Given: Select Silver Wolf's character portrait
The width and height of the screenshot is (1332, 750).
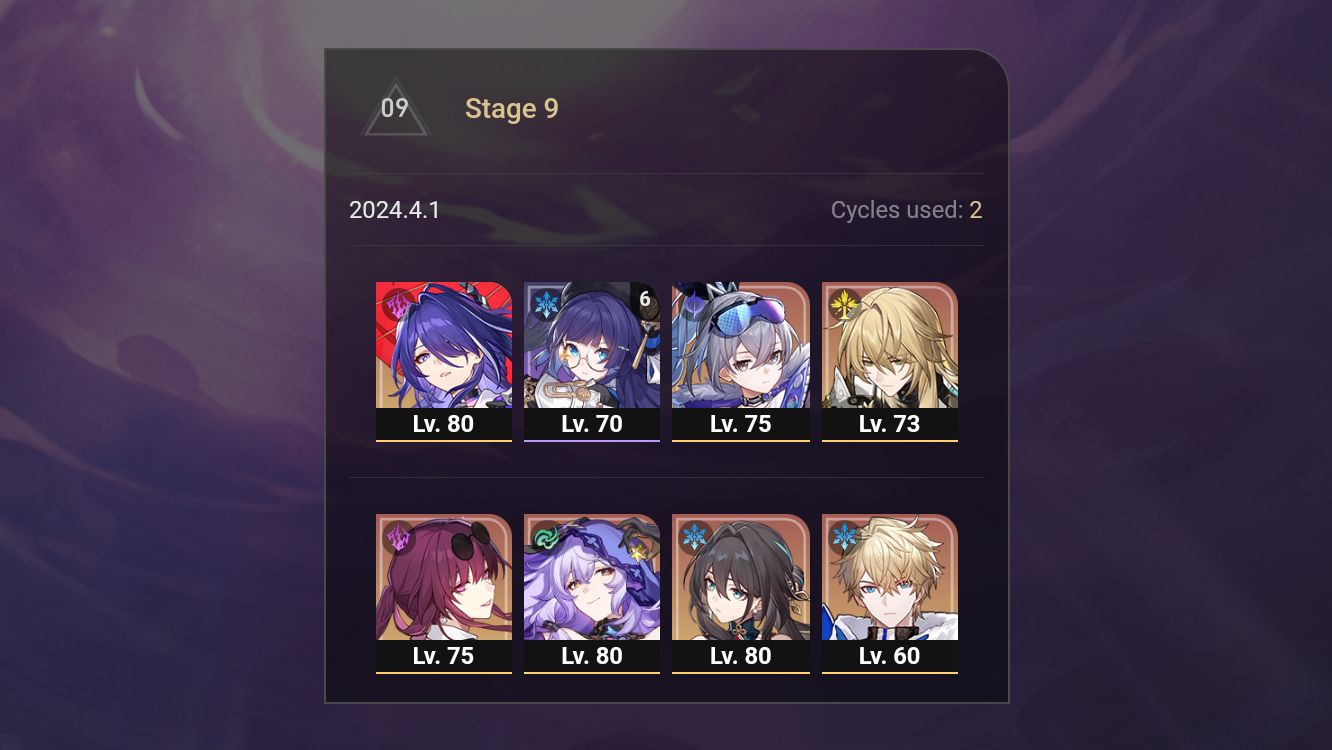Looking at the screenshot, I should pos(741,345).
